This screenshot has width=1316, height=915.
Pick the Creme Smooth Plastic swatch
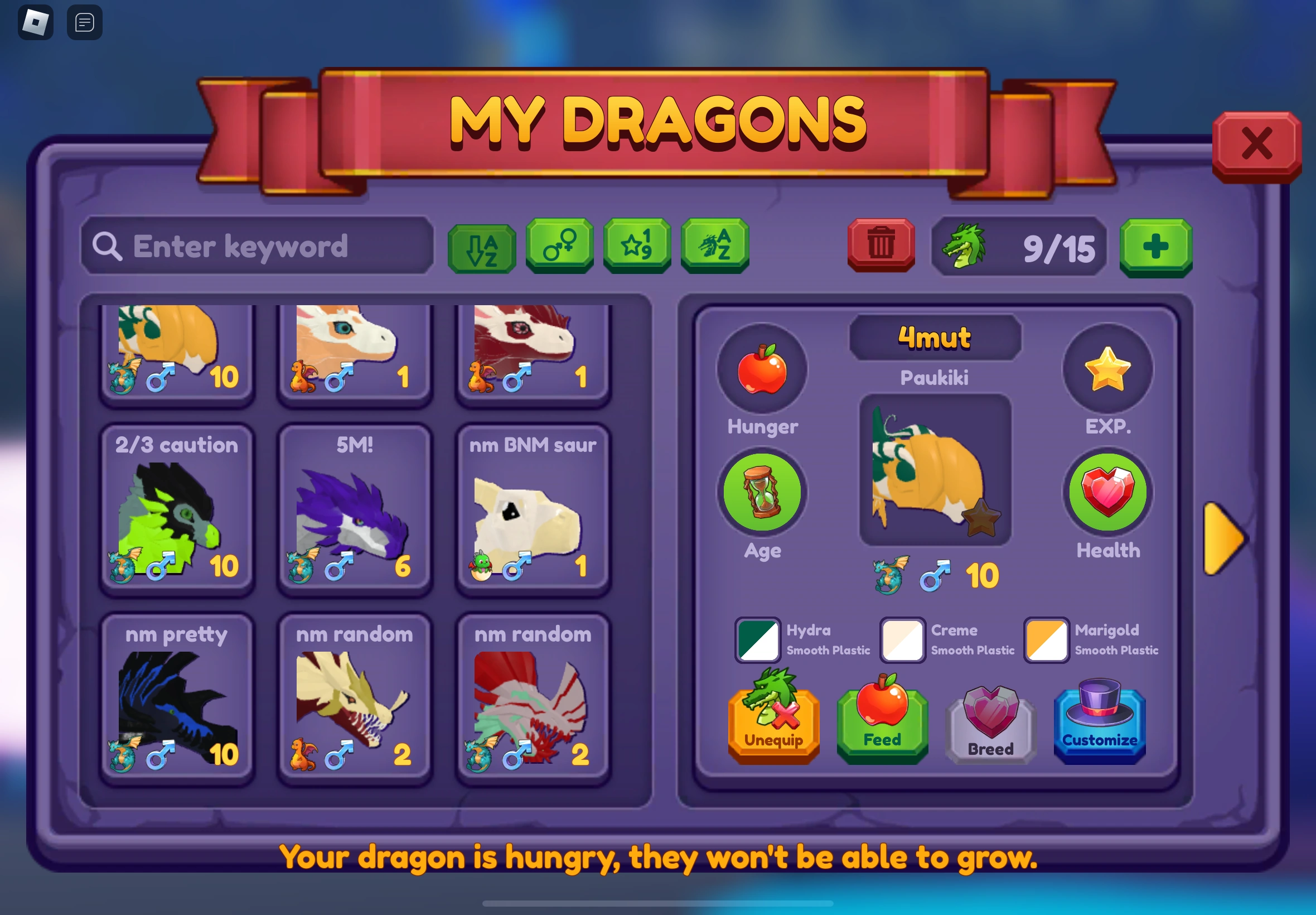(x=902, y=640)
